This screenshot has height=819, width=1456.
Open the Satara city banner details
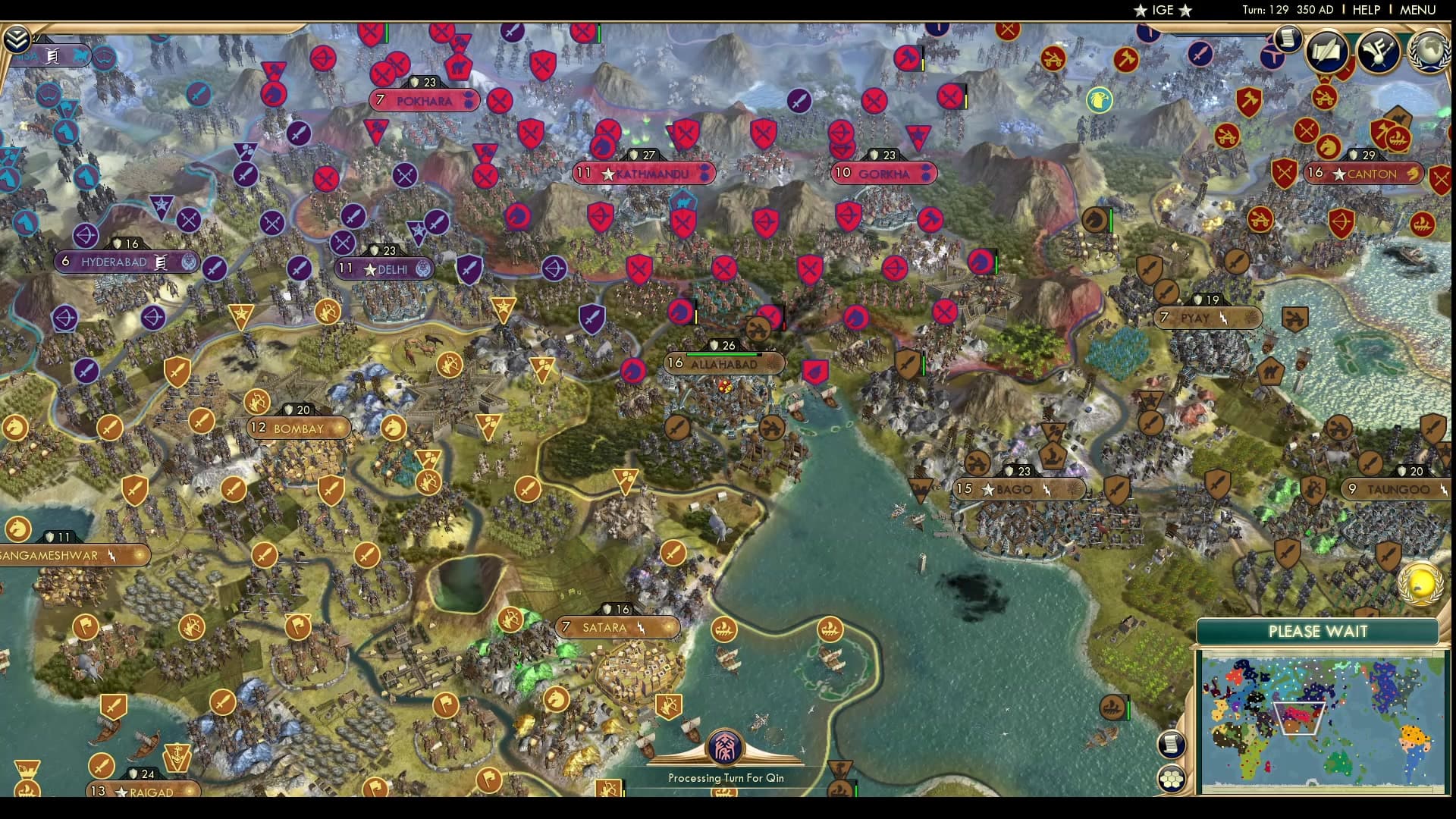click(x=617, y=628)
